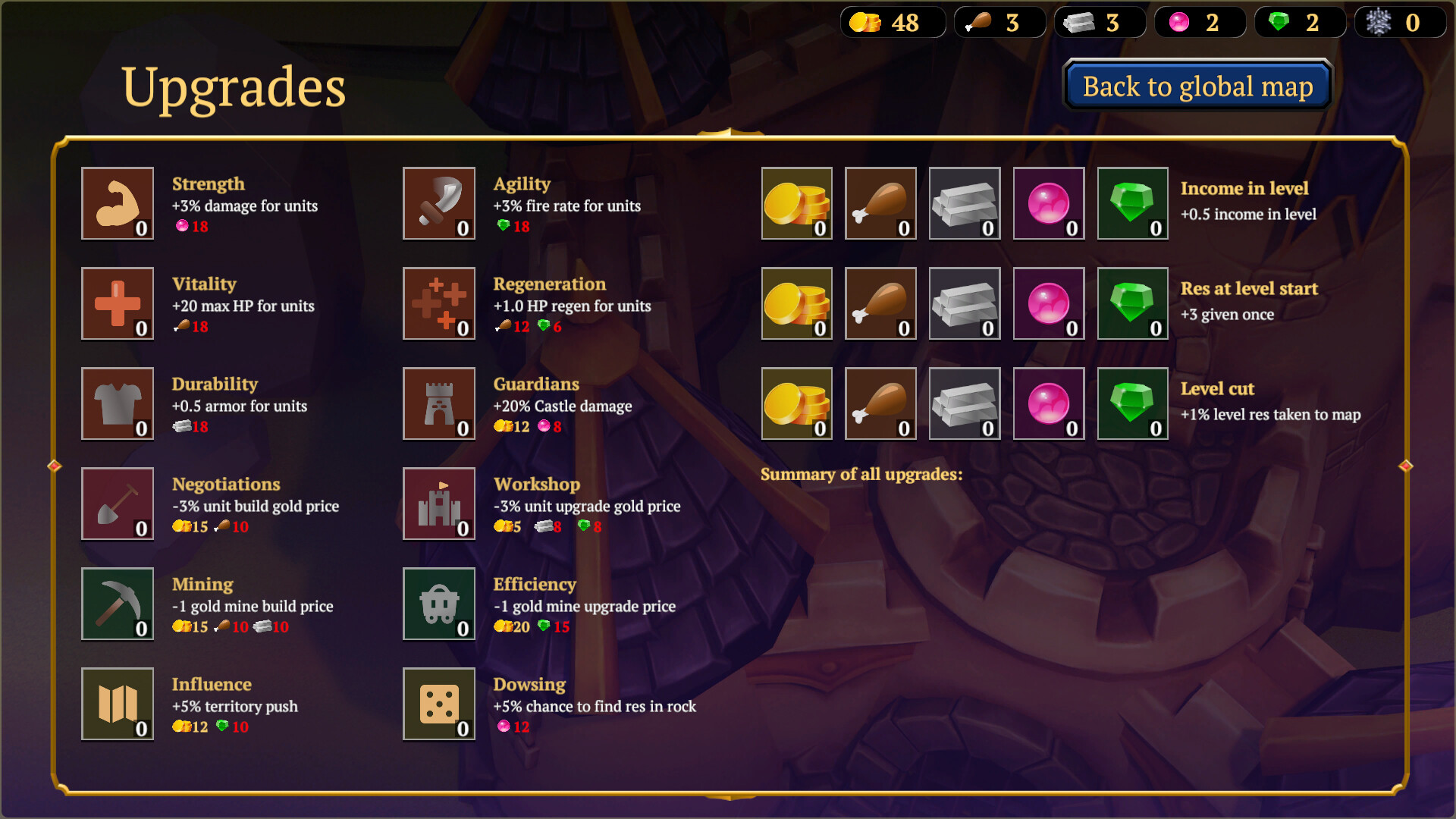
Task: Click the Vitality upgrade cross icon
Action: 117,303
